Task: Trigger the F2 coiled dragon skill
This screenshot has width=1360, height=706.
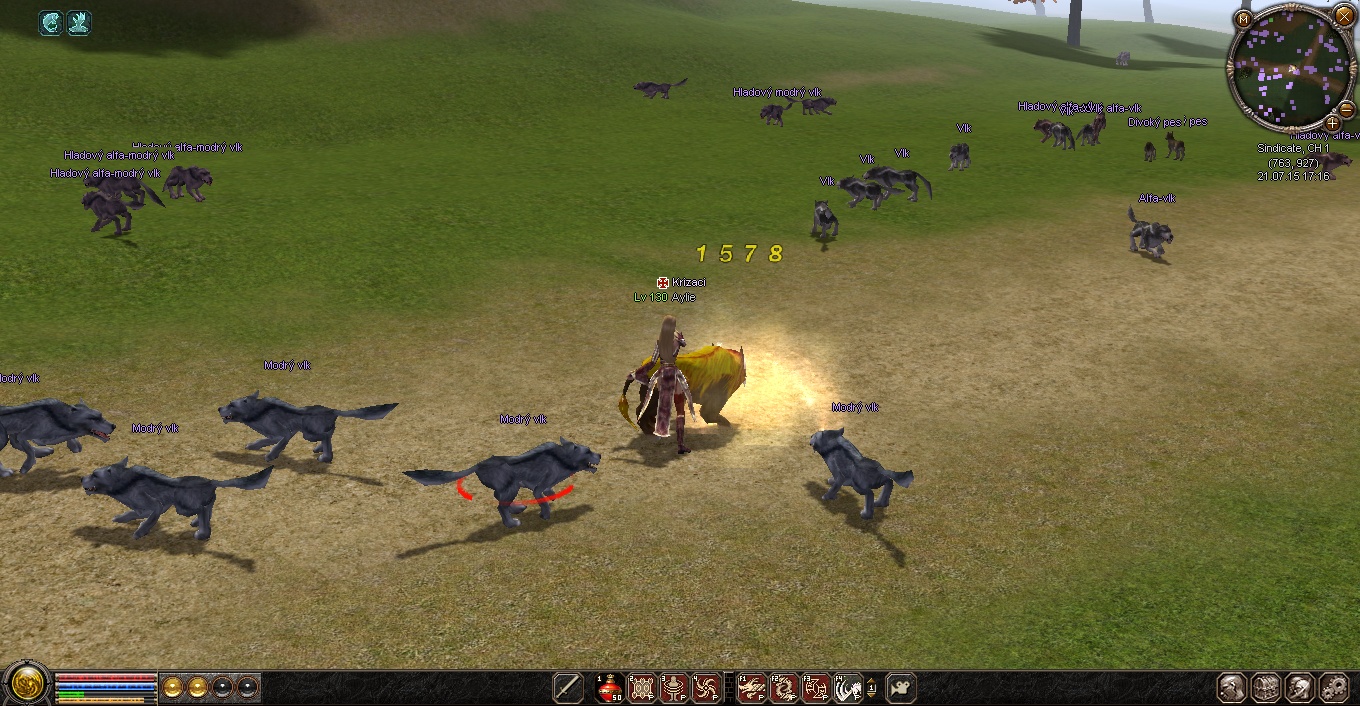Action: (x=784, y=688)
